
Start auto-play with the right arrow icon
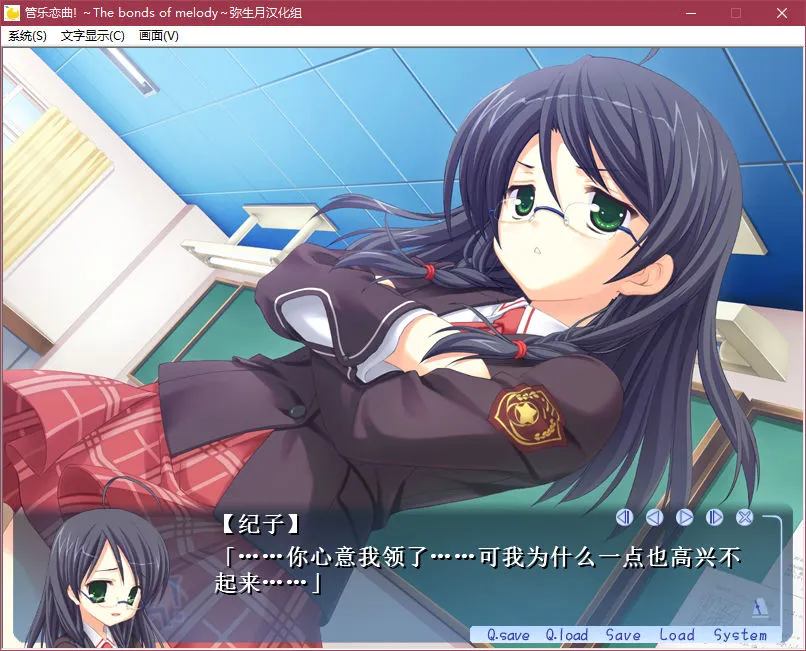click(x=684, y=517)
